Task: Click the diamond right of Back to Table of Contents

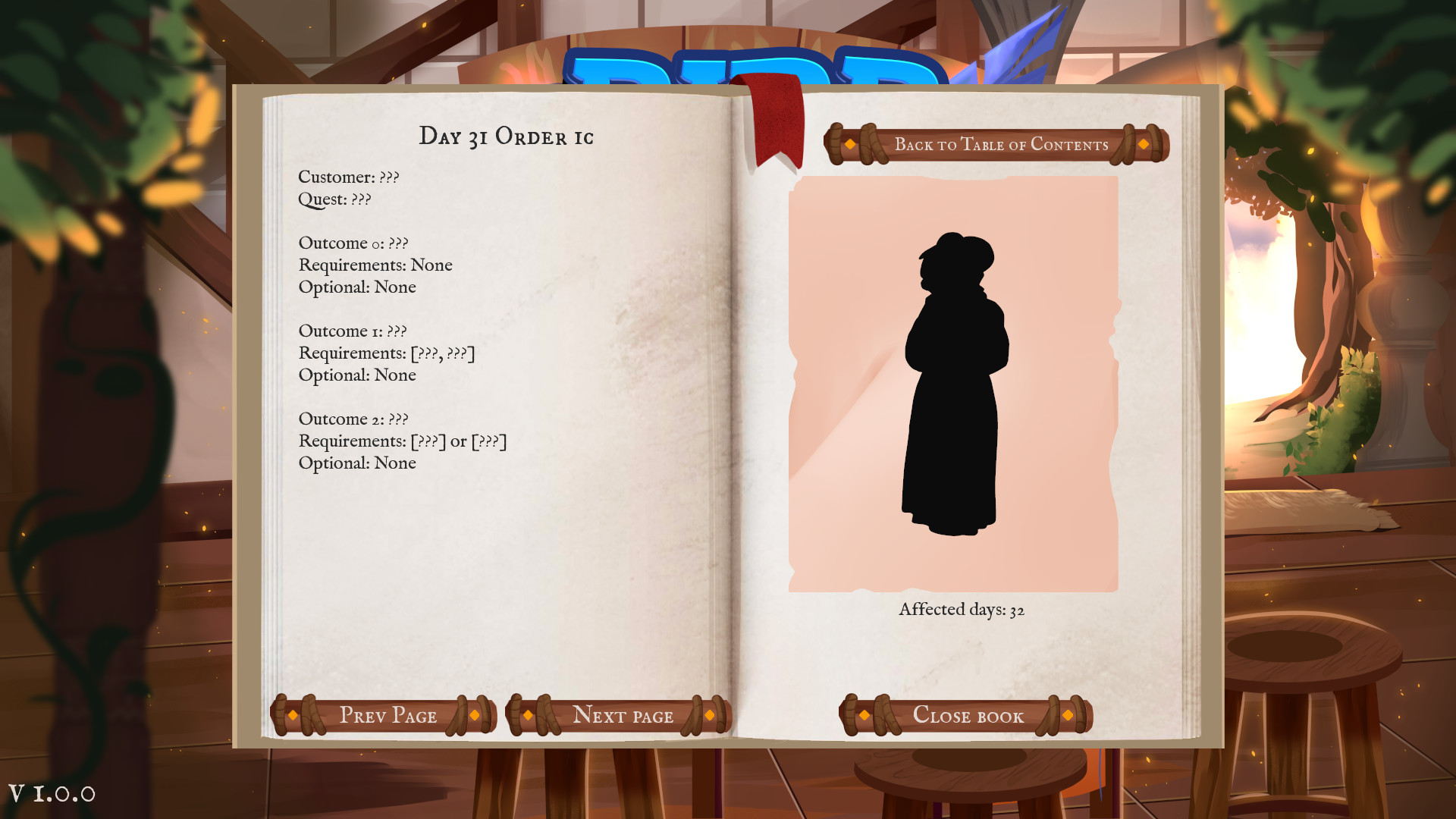Action: tap(1144, 144)
